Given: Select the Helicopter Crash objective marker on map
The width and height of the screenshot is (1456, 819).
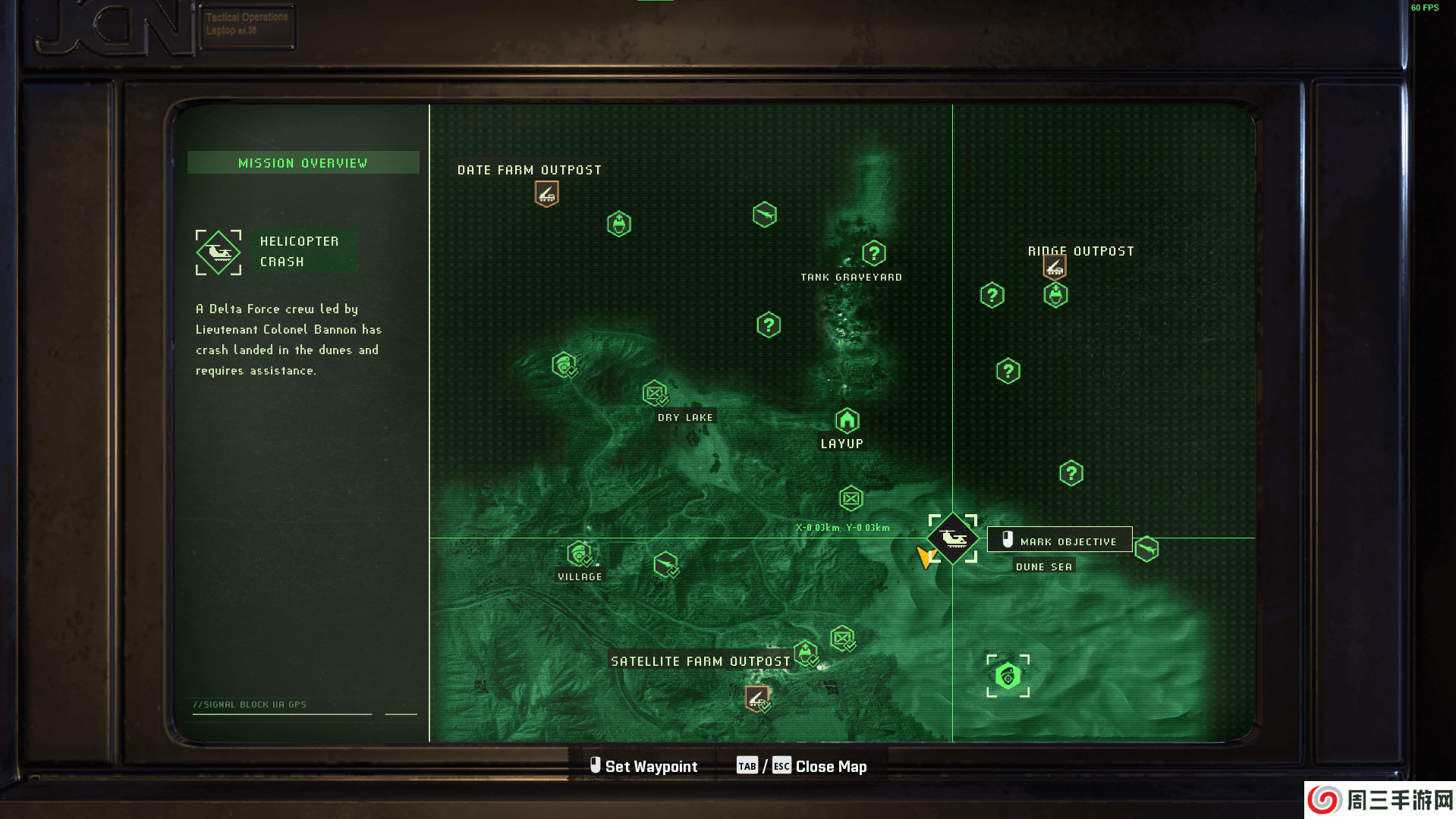Looking at the screenshot, I should click(x=953, y=538).
